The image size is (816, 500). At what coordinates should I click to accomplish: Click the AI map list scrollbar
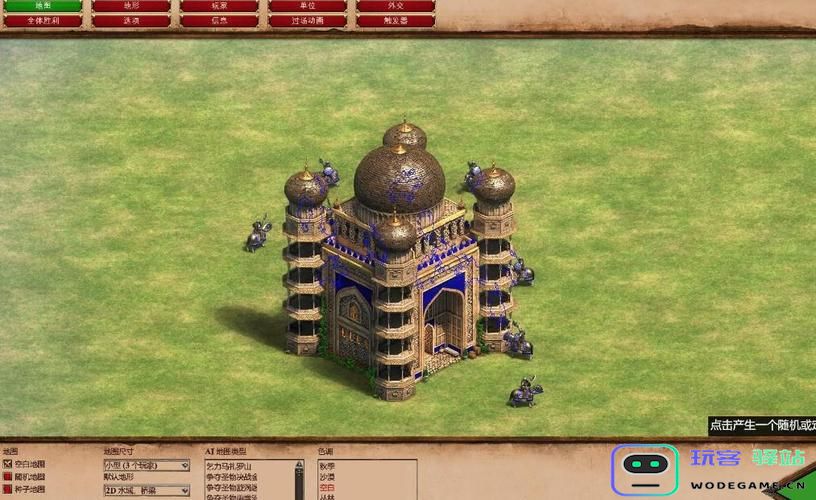[x=298, y=480]
